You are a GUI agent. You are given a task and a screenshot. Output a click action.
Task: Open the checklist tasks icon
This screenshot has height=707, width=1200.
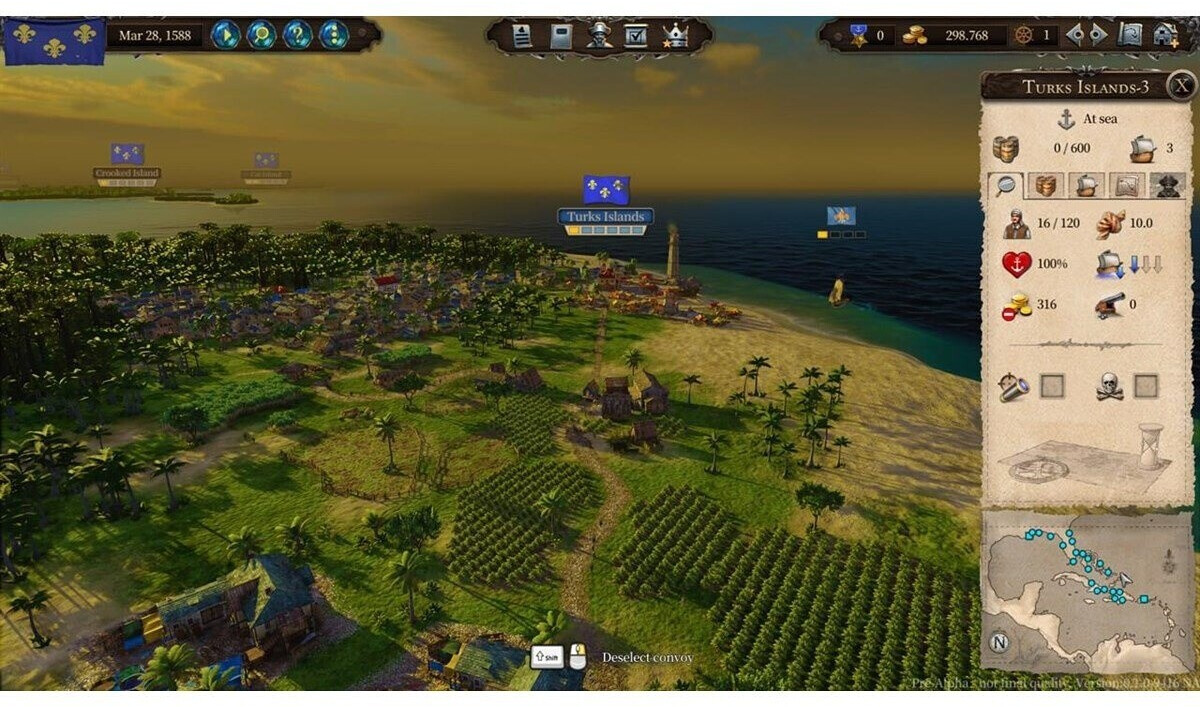(636, 36)
